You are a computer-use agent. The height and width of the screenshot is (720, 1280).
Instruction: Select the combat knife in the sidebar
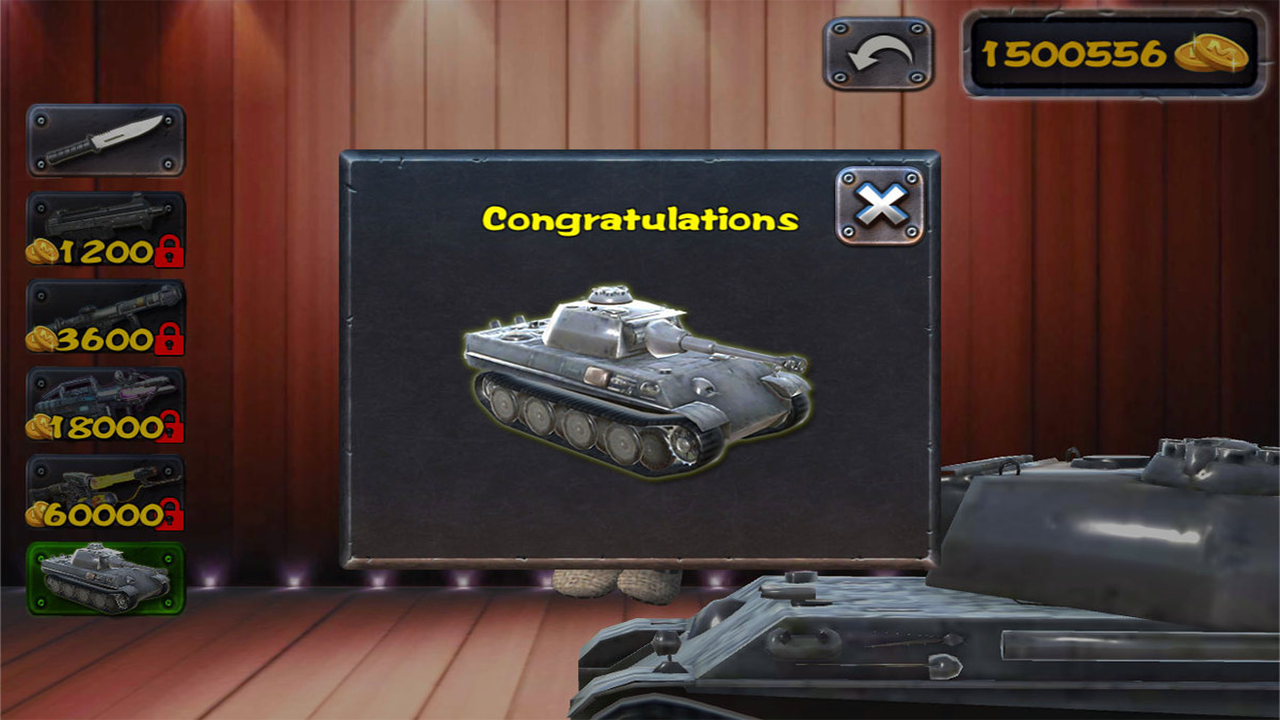106,139
